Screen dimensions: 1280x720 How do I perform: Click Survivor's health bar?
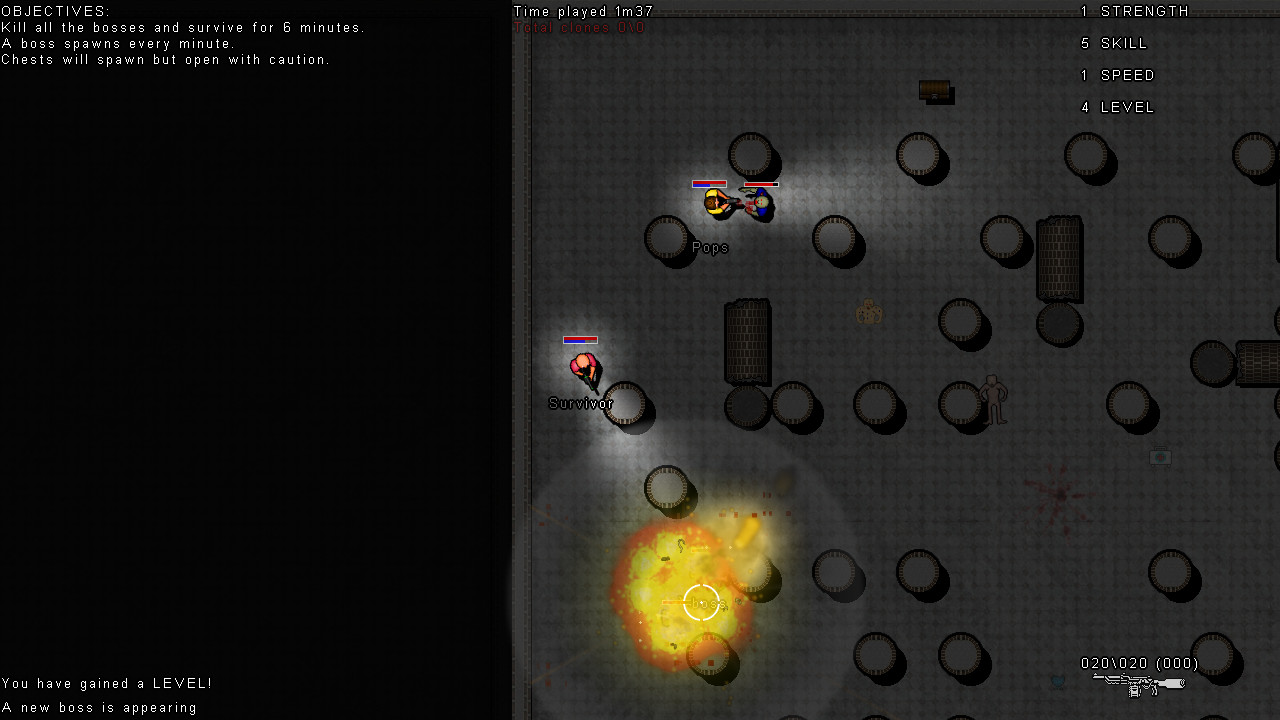(580, 340)
